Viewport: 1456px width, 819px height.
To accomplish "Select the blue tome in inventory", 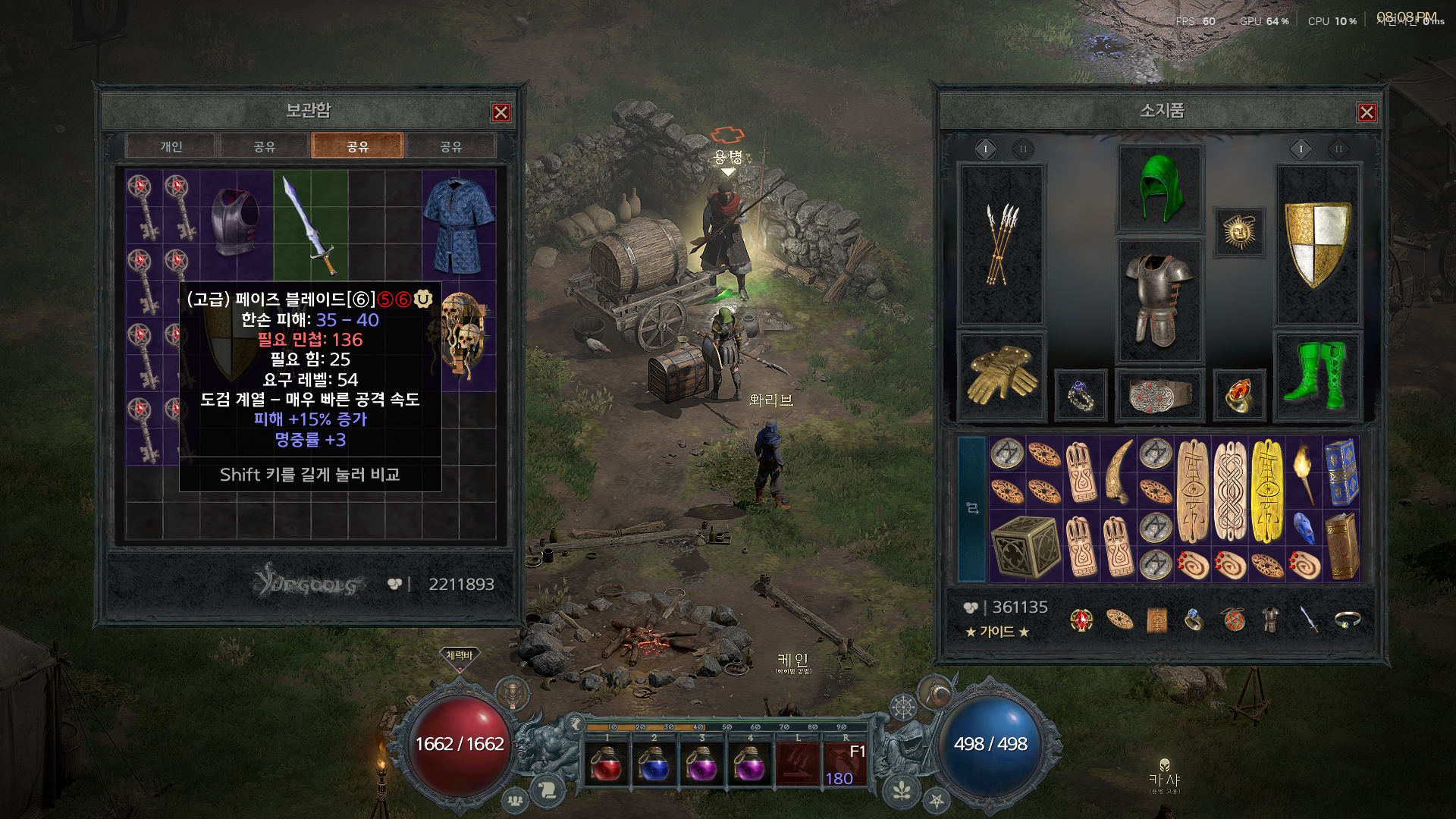I will click(1341, 471).
